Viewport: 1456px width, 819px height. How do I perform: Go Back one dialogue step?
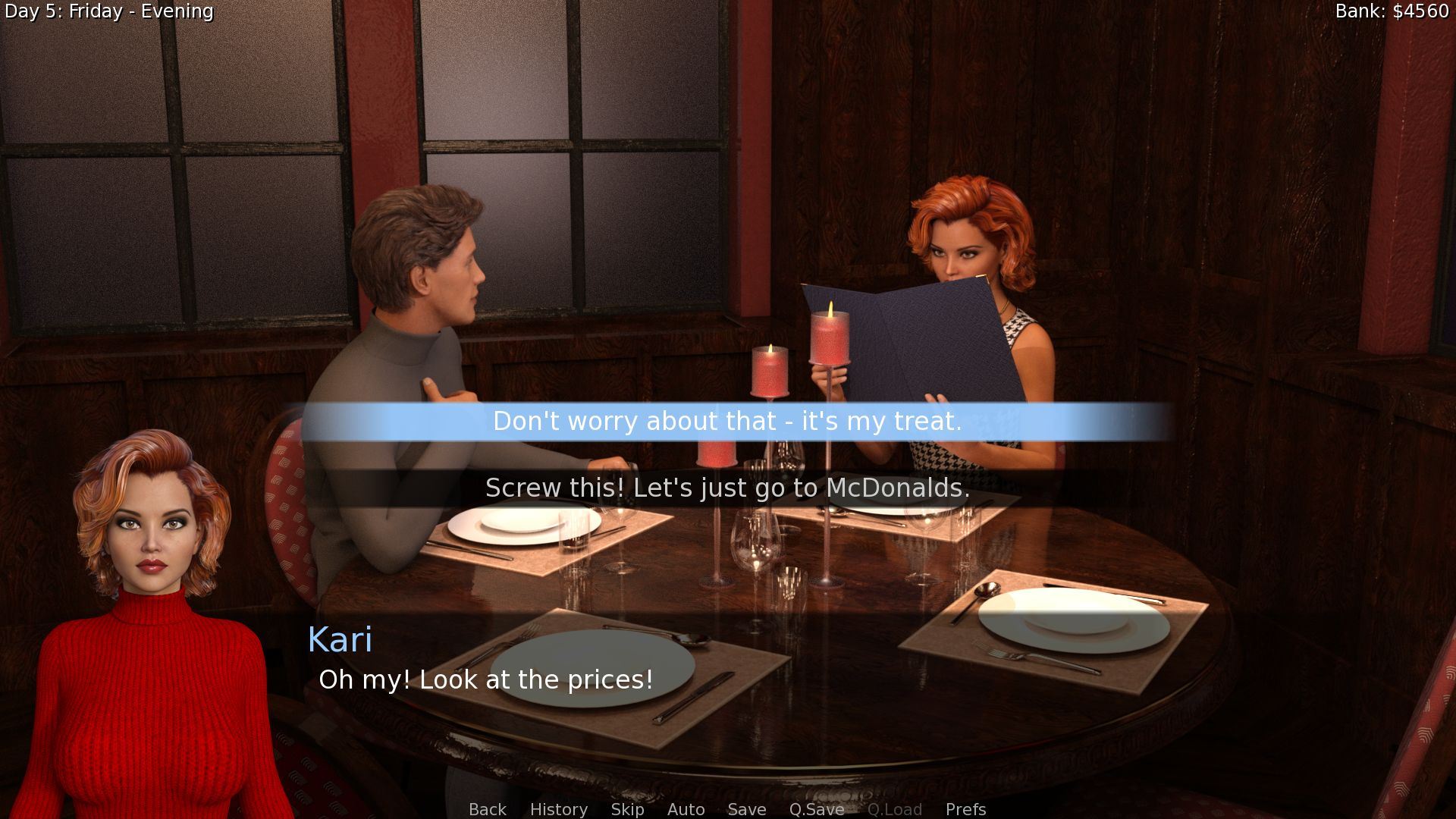pos(487,809)
